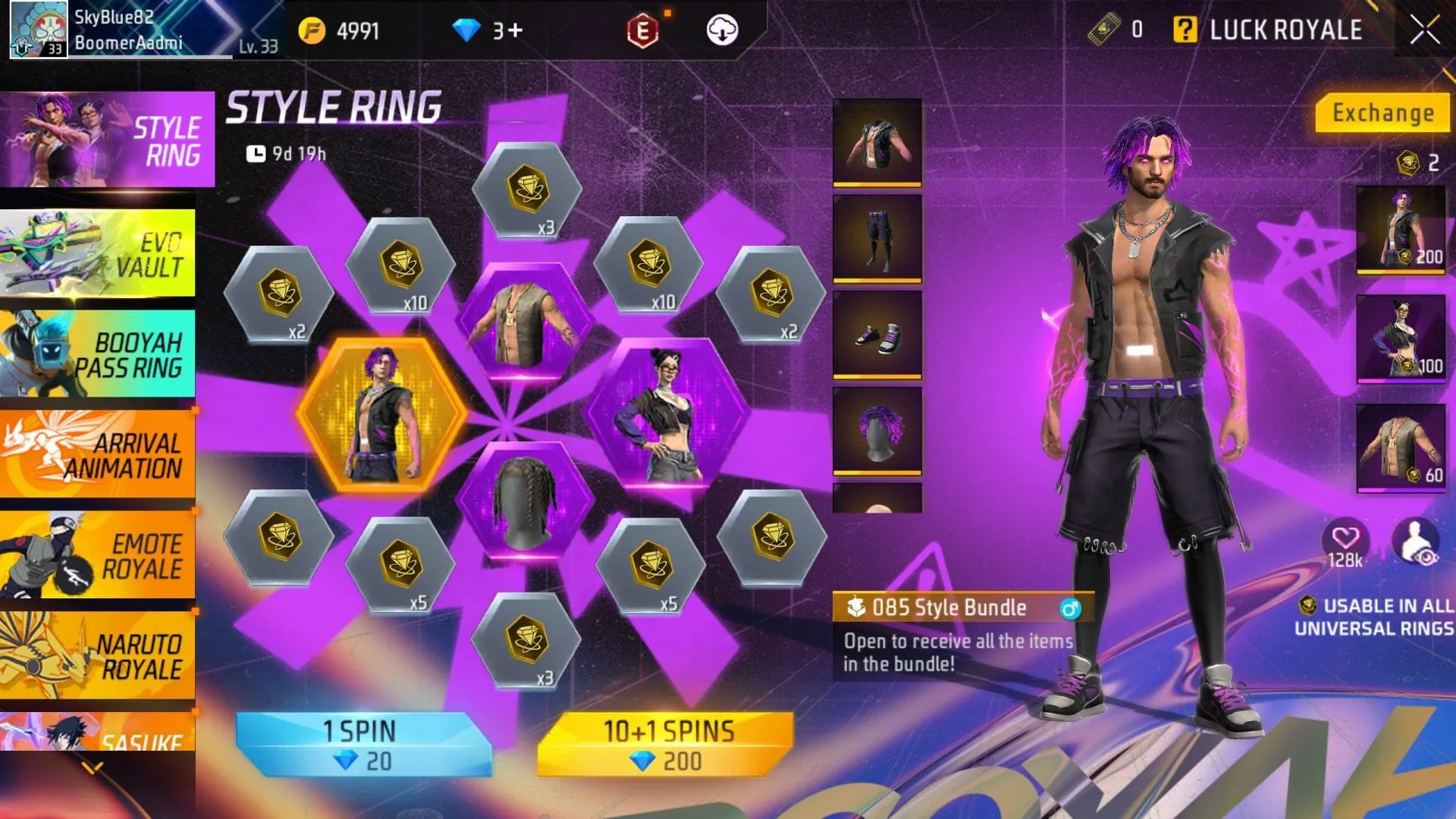Open the Booyah Pass Ring section

99,353
